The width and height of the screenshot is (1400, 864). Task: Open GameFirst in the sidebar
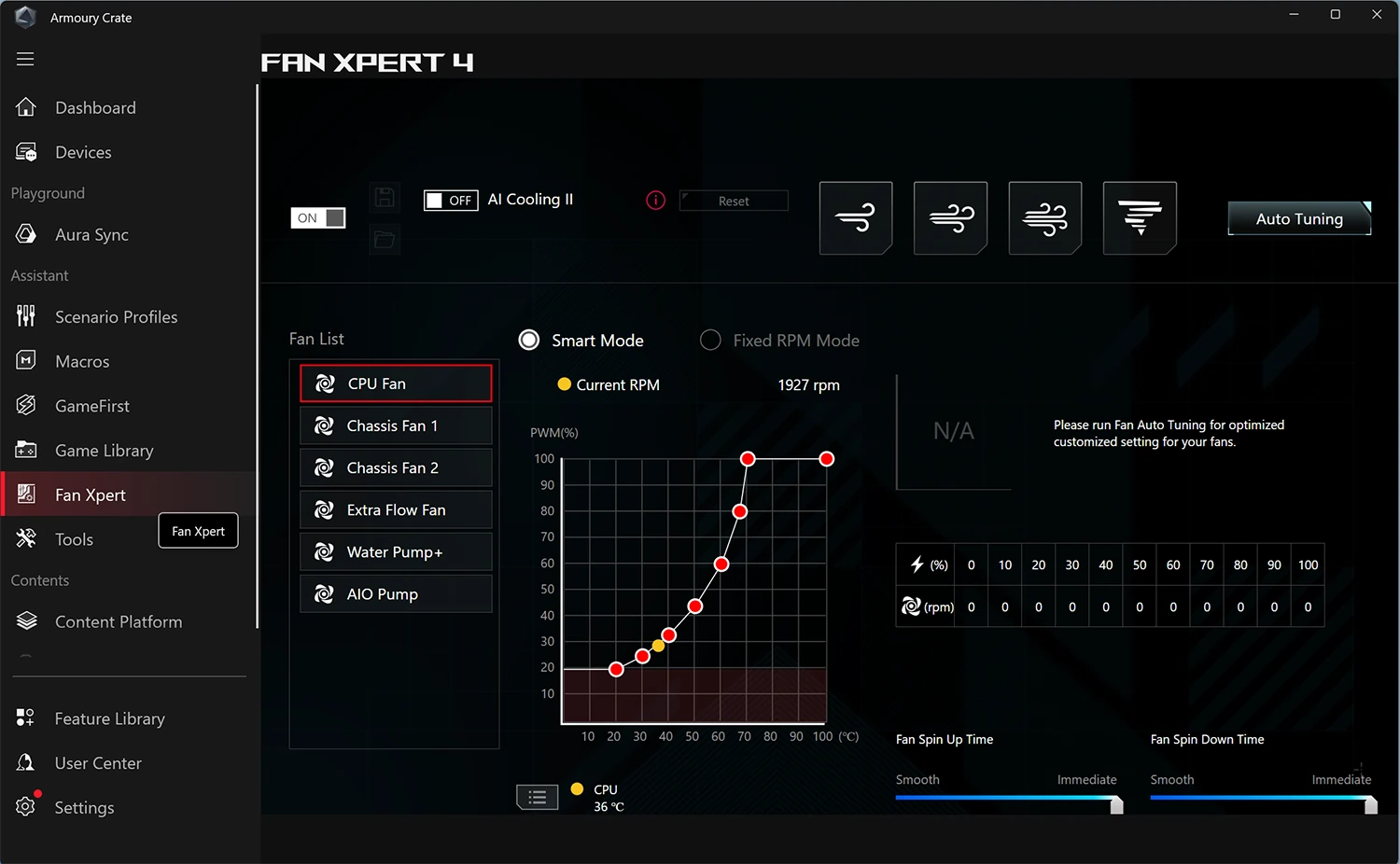pyautogui.click(x=92, y=405)
